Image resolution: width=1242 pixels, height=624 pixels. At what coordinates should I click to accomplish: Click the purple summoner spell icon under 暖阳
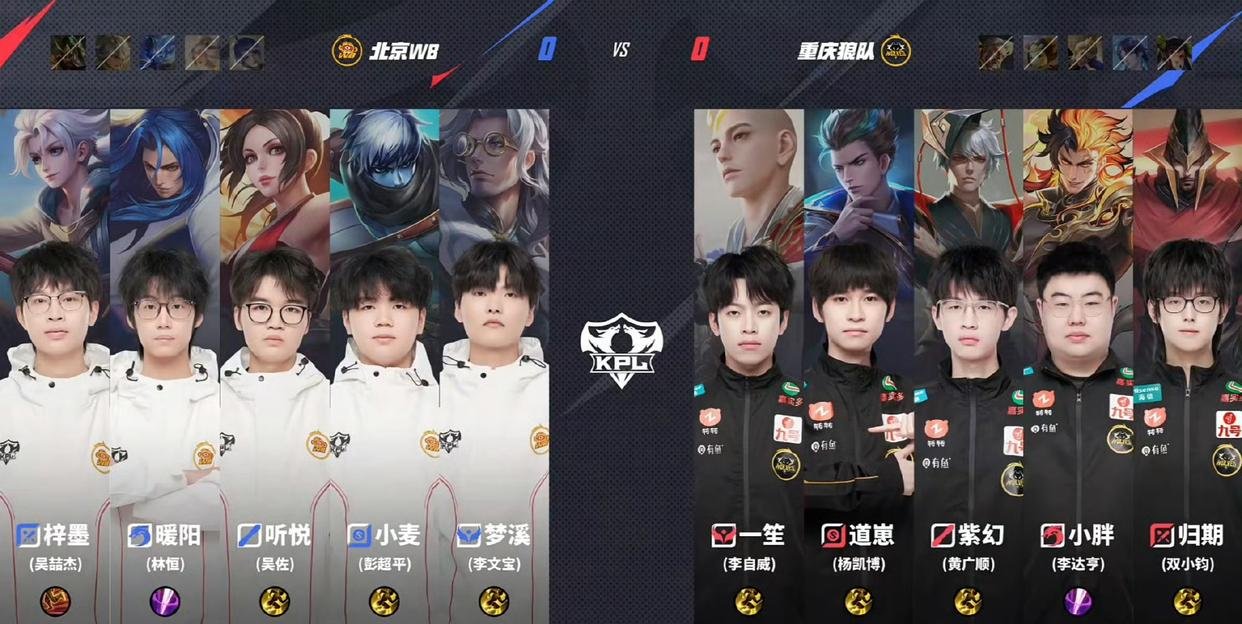pos(164,601)
